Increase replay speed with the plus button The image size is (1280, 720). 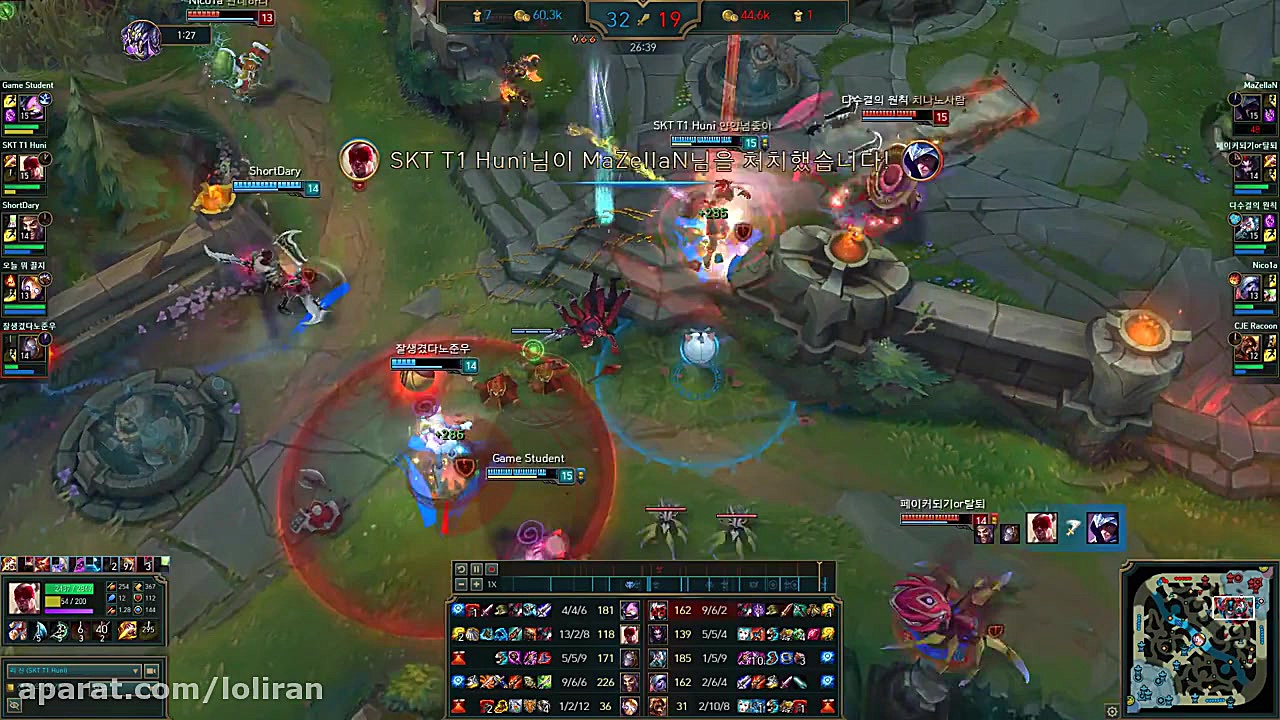477,583
